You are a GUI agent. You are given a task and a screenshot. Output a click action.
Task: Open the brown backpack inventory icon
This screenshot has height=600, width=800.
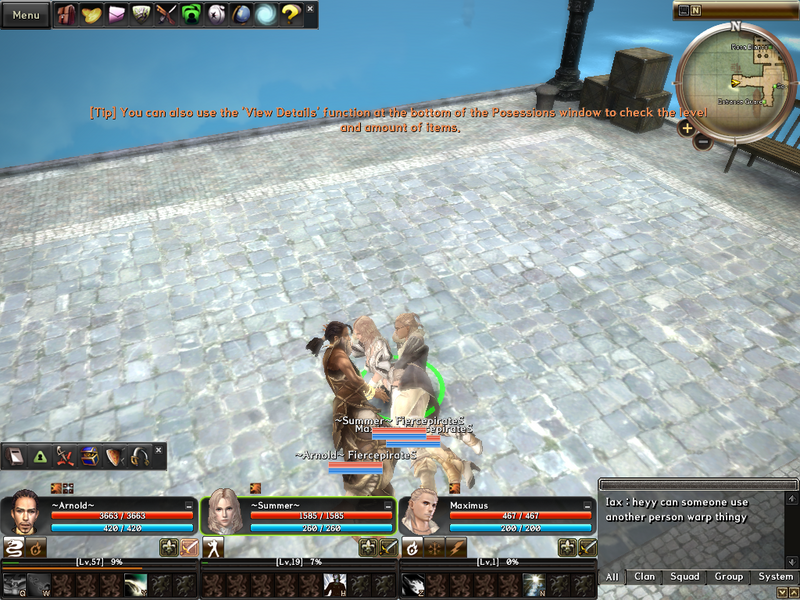click(x=69, y=14)
